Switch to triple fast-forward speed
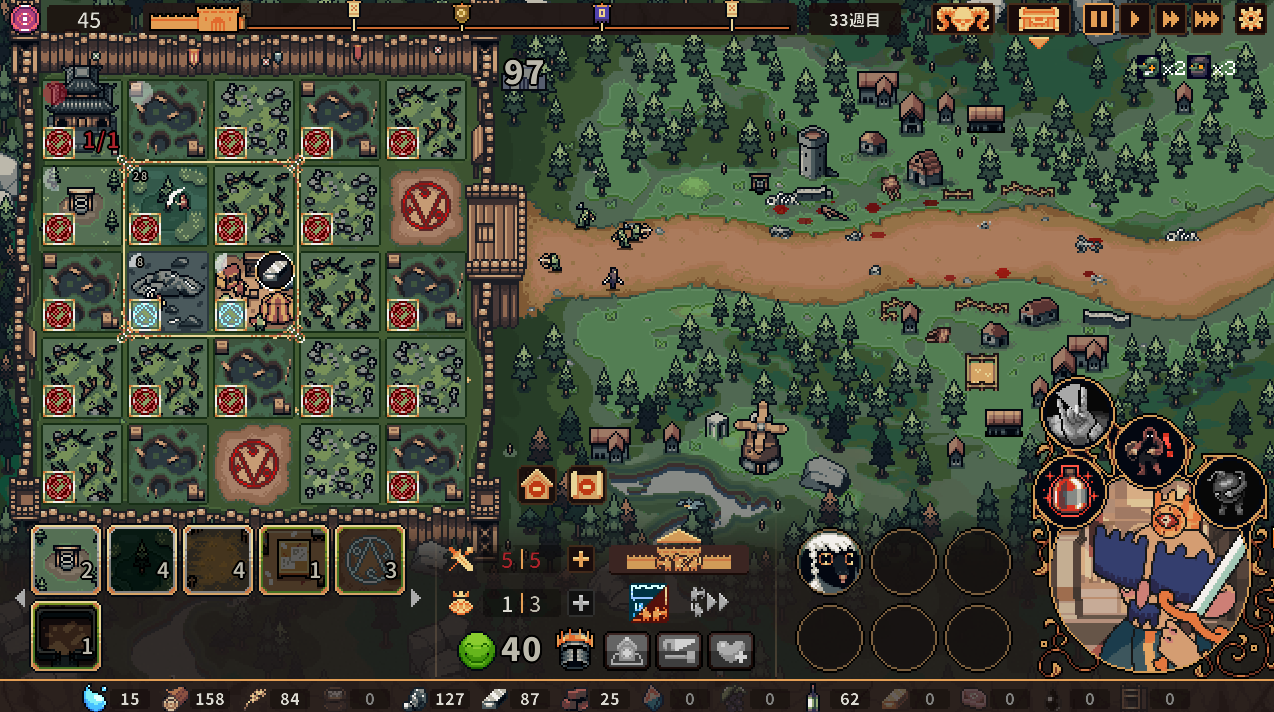1274x712 pixels. [1207, 19]
